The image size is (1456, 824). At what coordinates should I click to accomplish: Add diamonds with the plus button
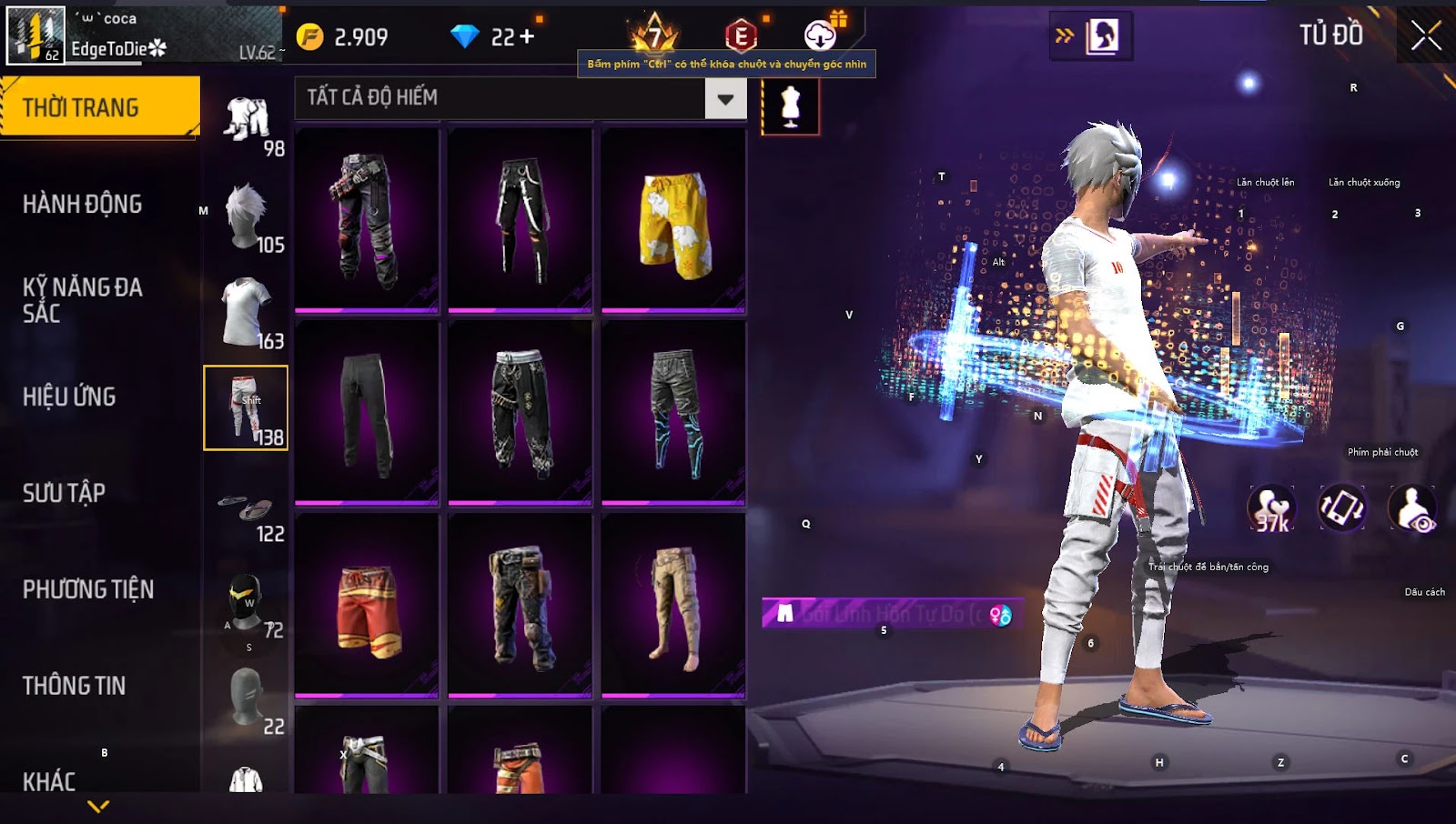pos(526,36)
